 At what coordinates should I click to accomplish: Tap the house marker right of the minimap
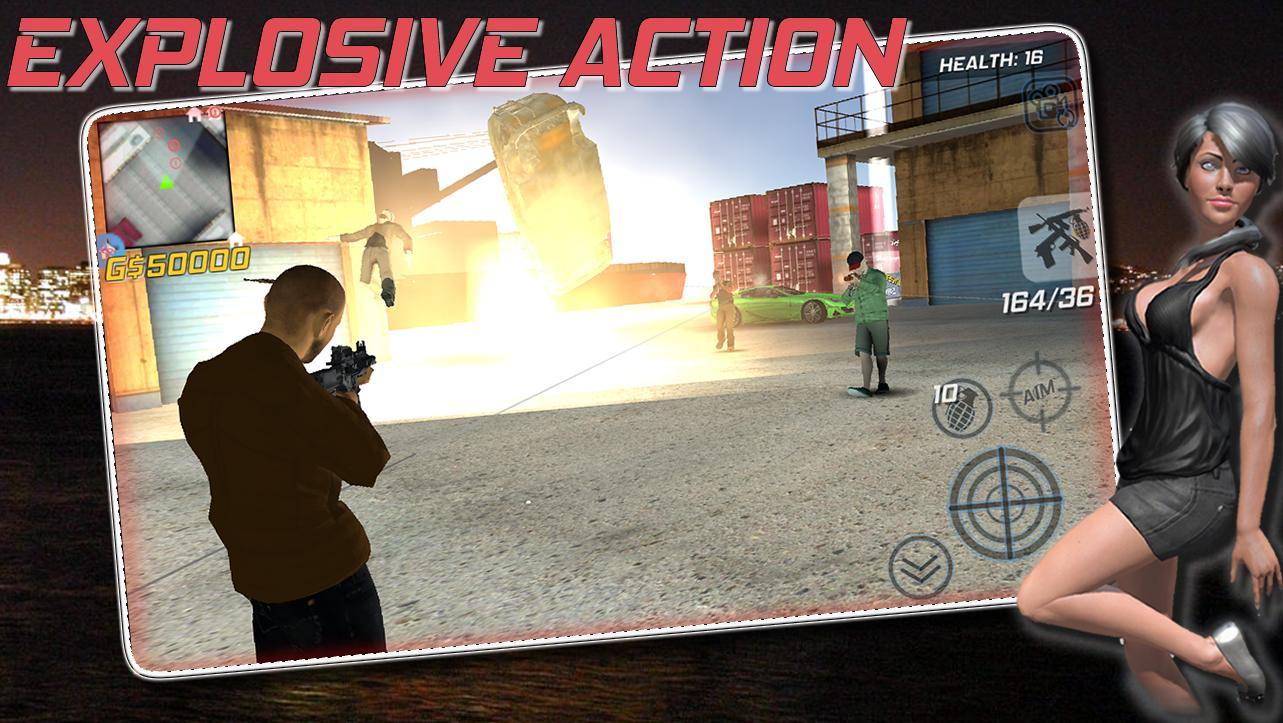click(x=236, y=241)
